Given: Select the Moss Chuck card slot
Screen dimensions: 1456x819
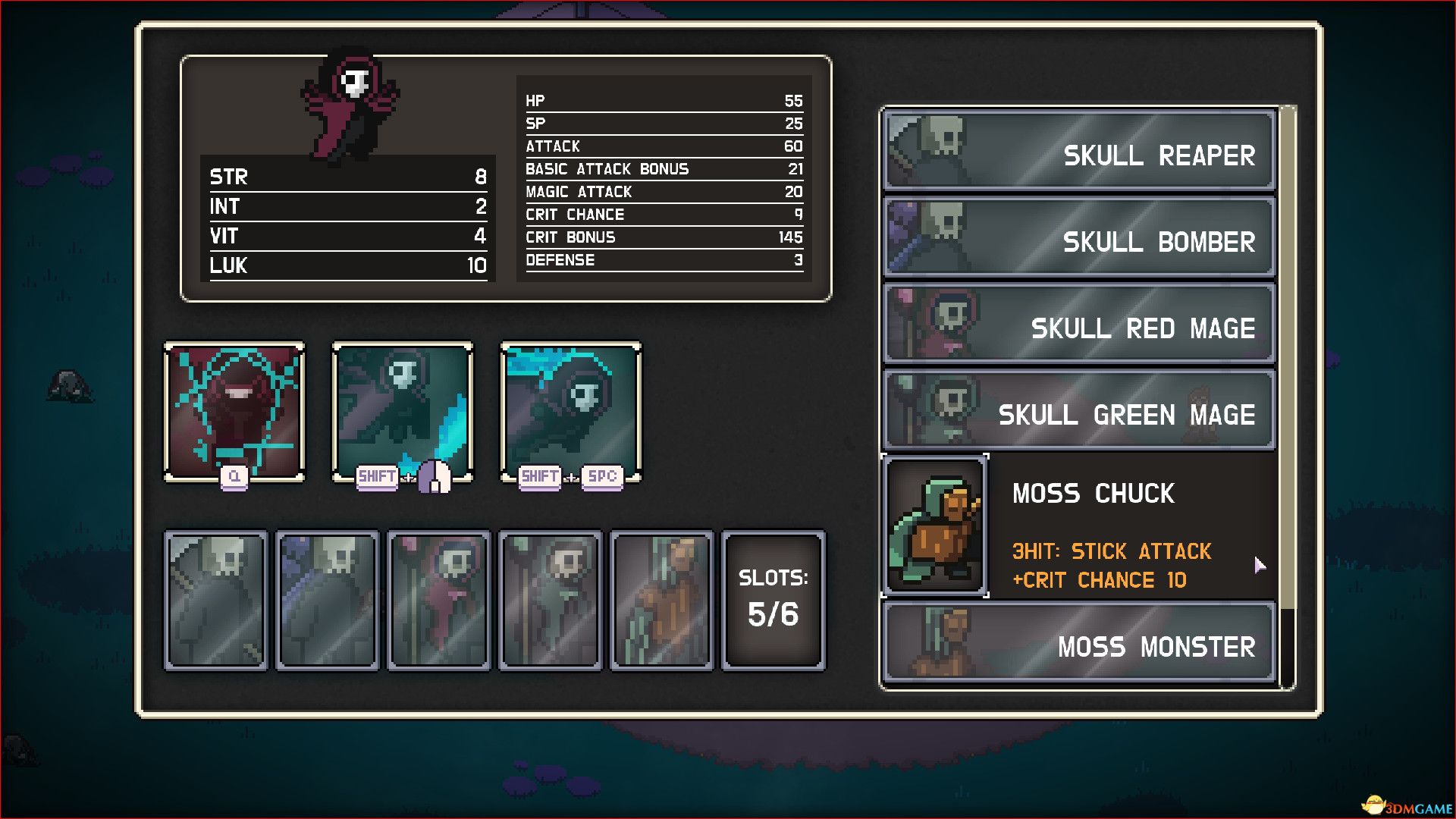Looking at the screenshot, I should click(x=662, y=601).
